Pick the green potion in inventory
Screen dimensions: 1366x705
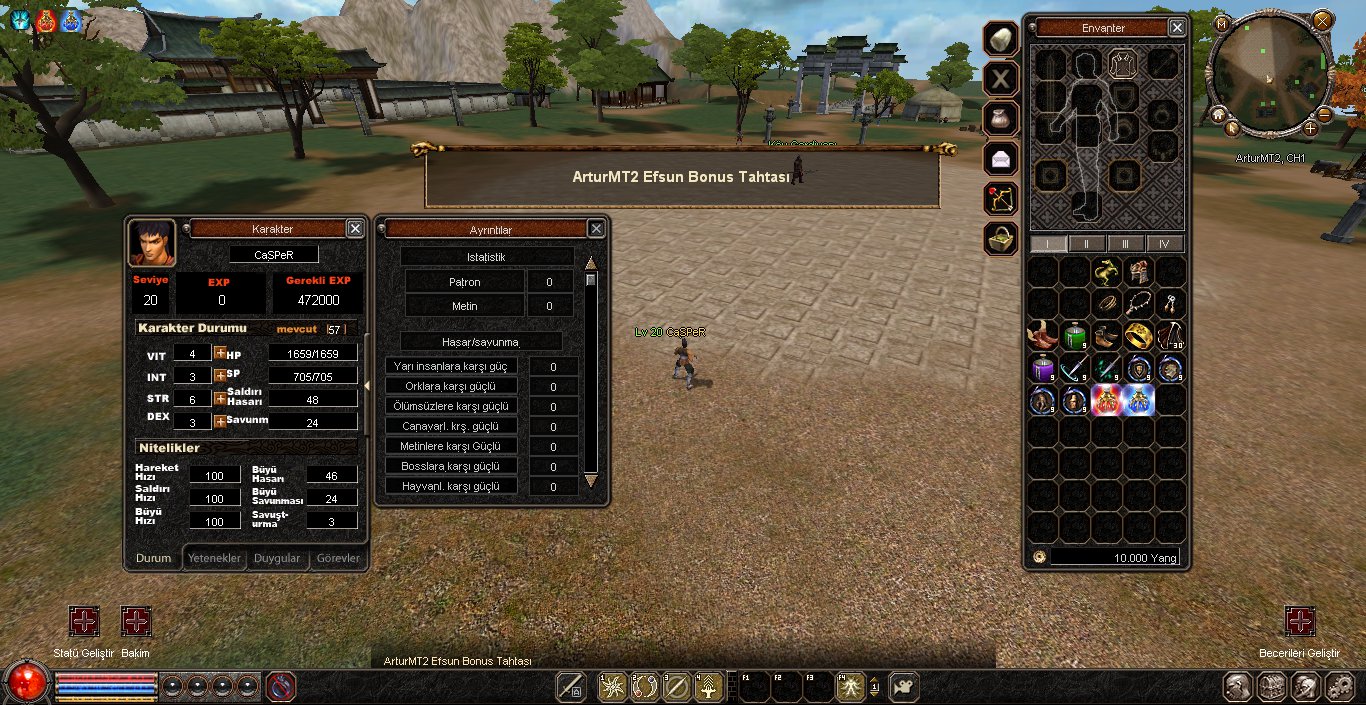point(1075,336)
